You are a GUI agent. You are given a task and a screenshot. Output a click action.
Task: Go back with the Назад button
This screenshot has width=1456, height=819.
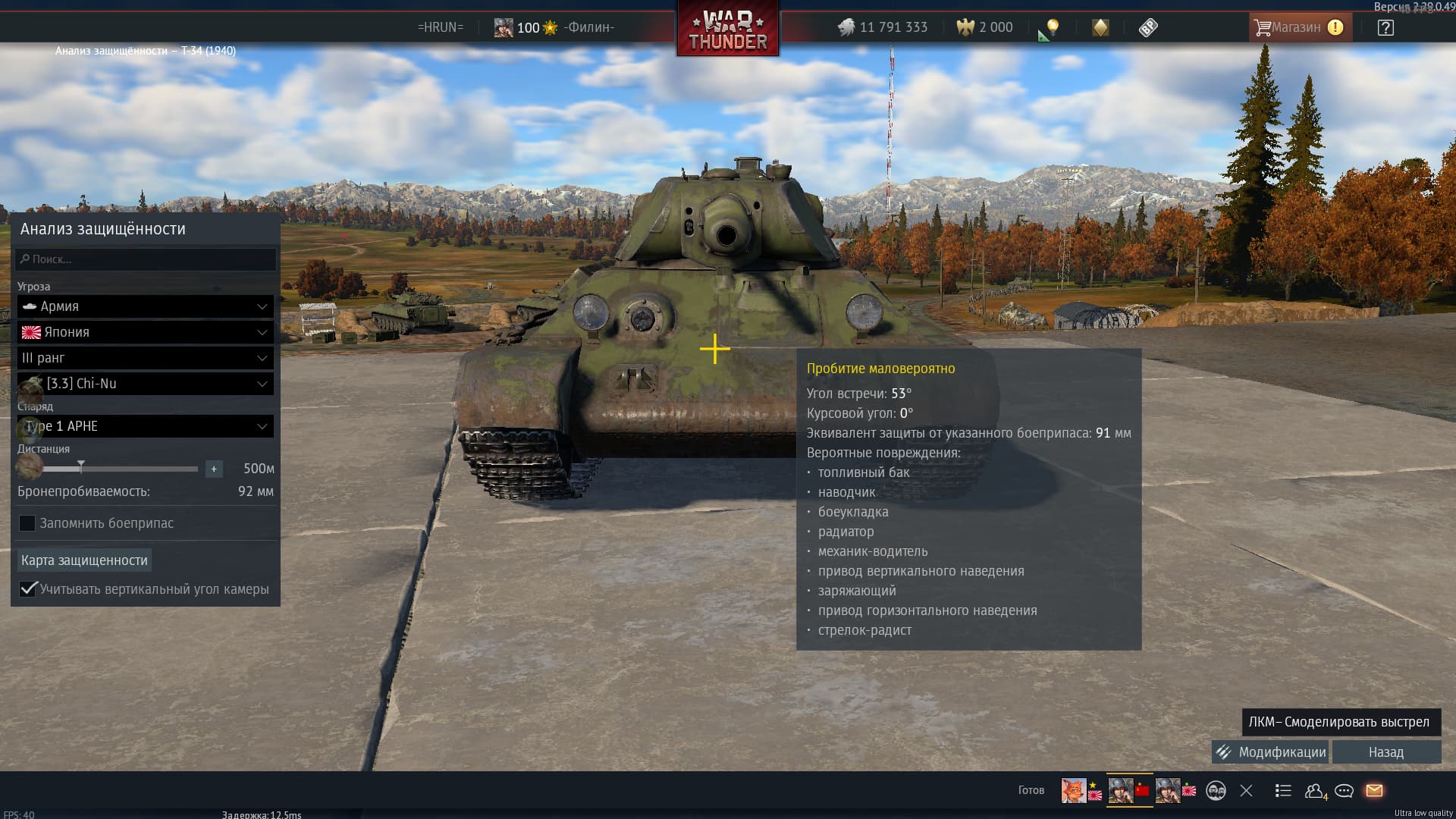point(1385,752)
